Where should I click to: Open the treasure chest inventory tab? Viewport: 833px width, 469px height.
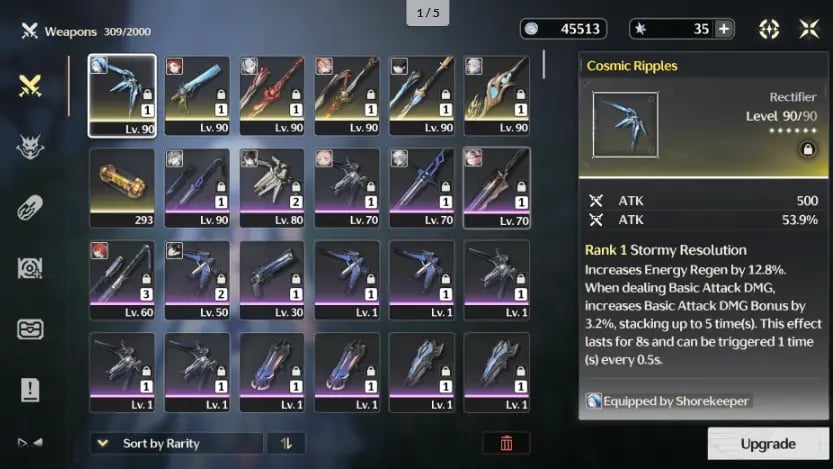[x=30, y=328]
